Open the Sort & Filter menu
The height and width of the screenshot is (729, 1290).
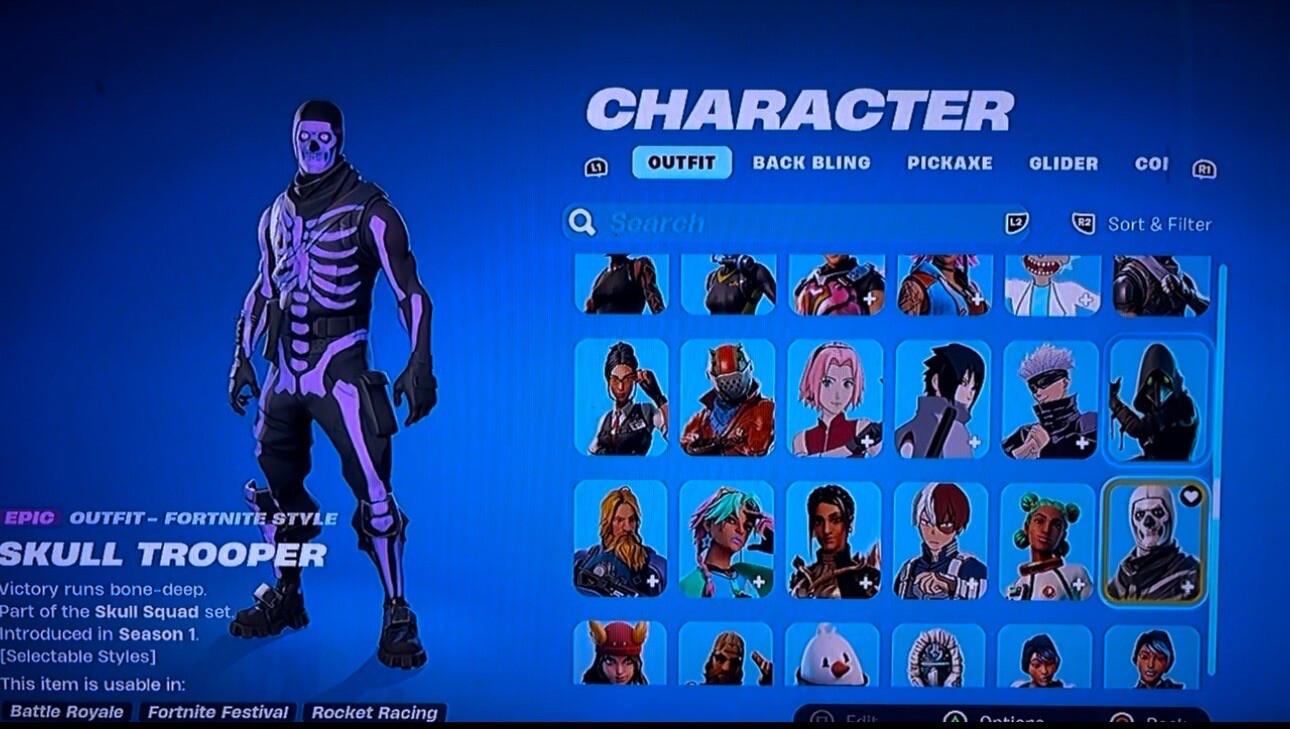[x=1160, y=223]
